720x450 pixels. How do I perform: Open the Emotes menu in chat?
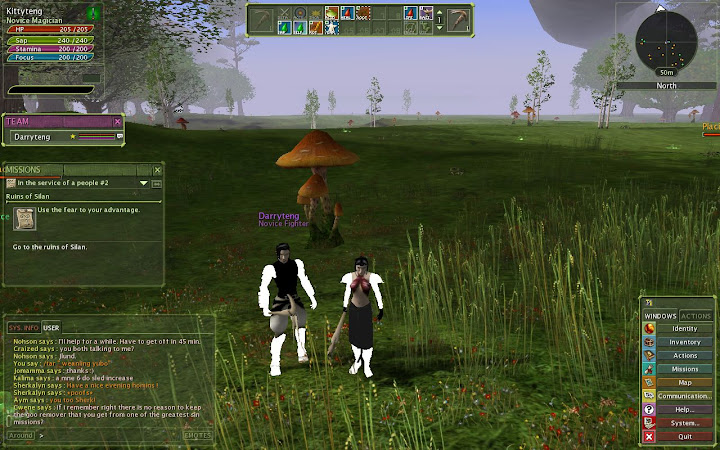197,435
